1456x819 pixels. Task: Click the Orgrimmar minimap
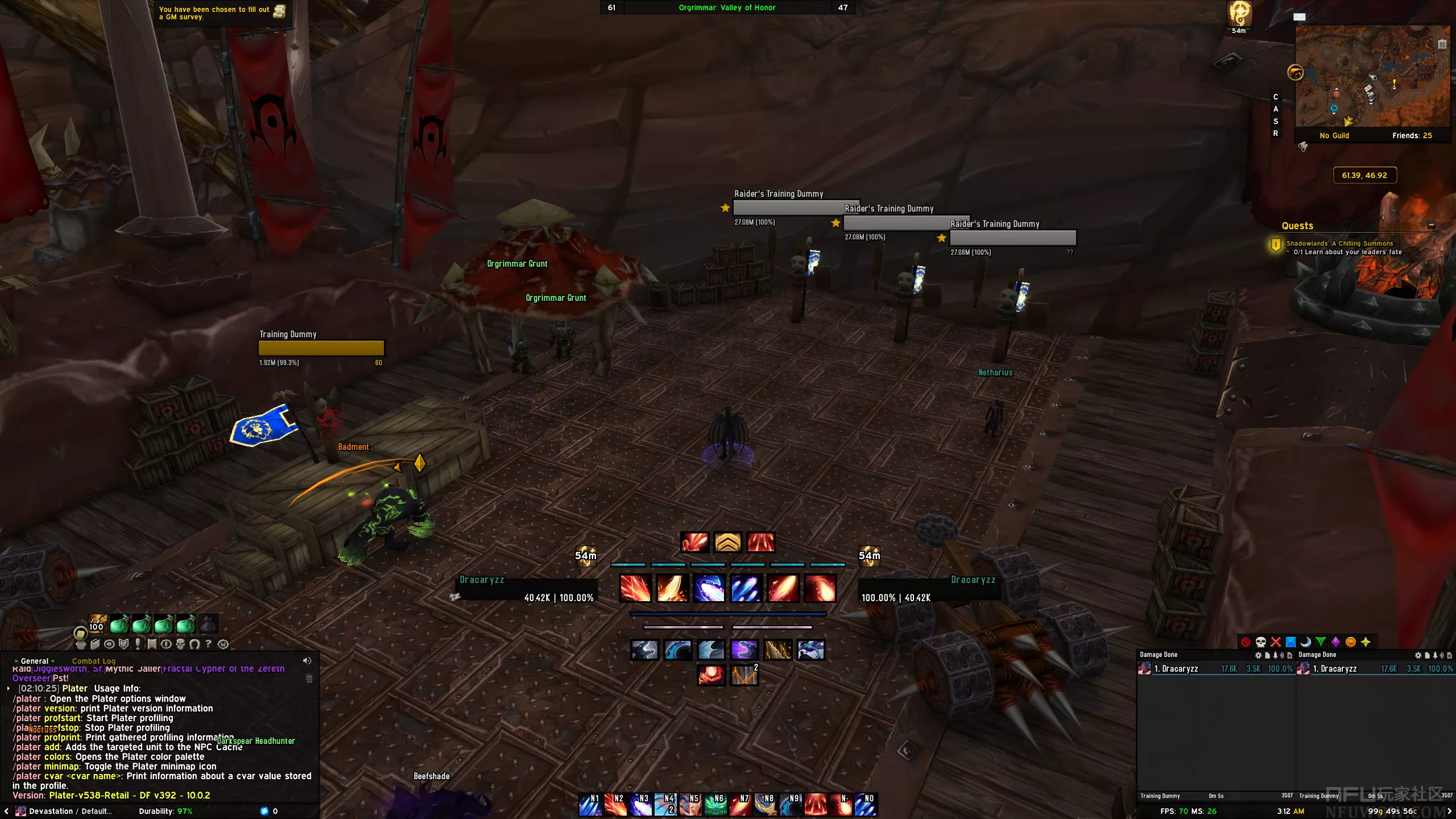[x=1372, y=76]
